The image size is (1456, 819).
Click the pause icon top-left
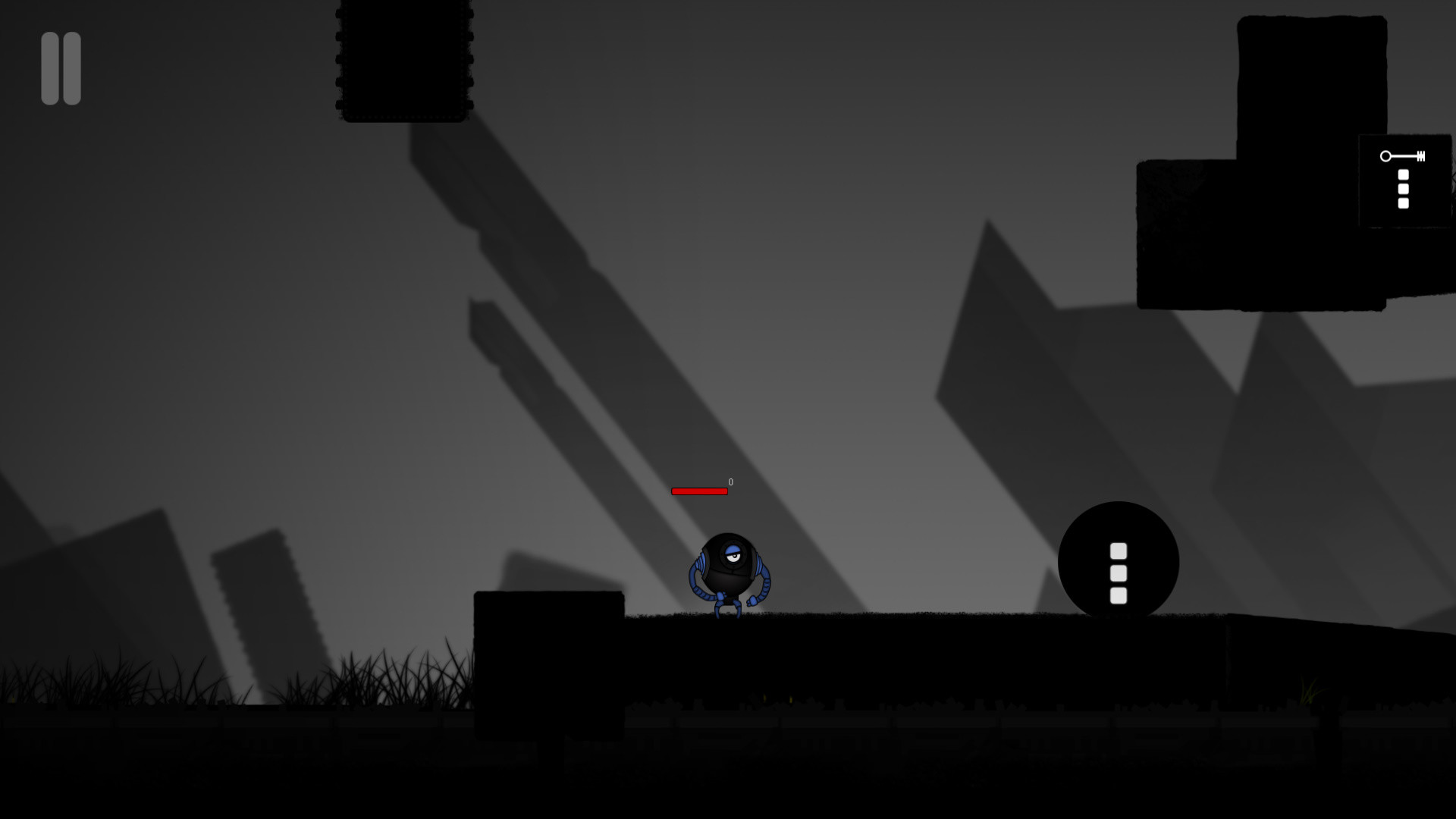61,67
